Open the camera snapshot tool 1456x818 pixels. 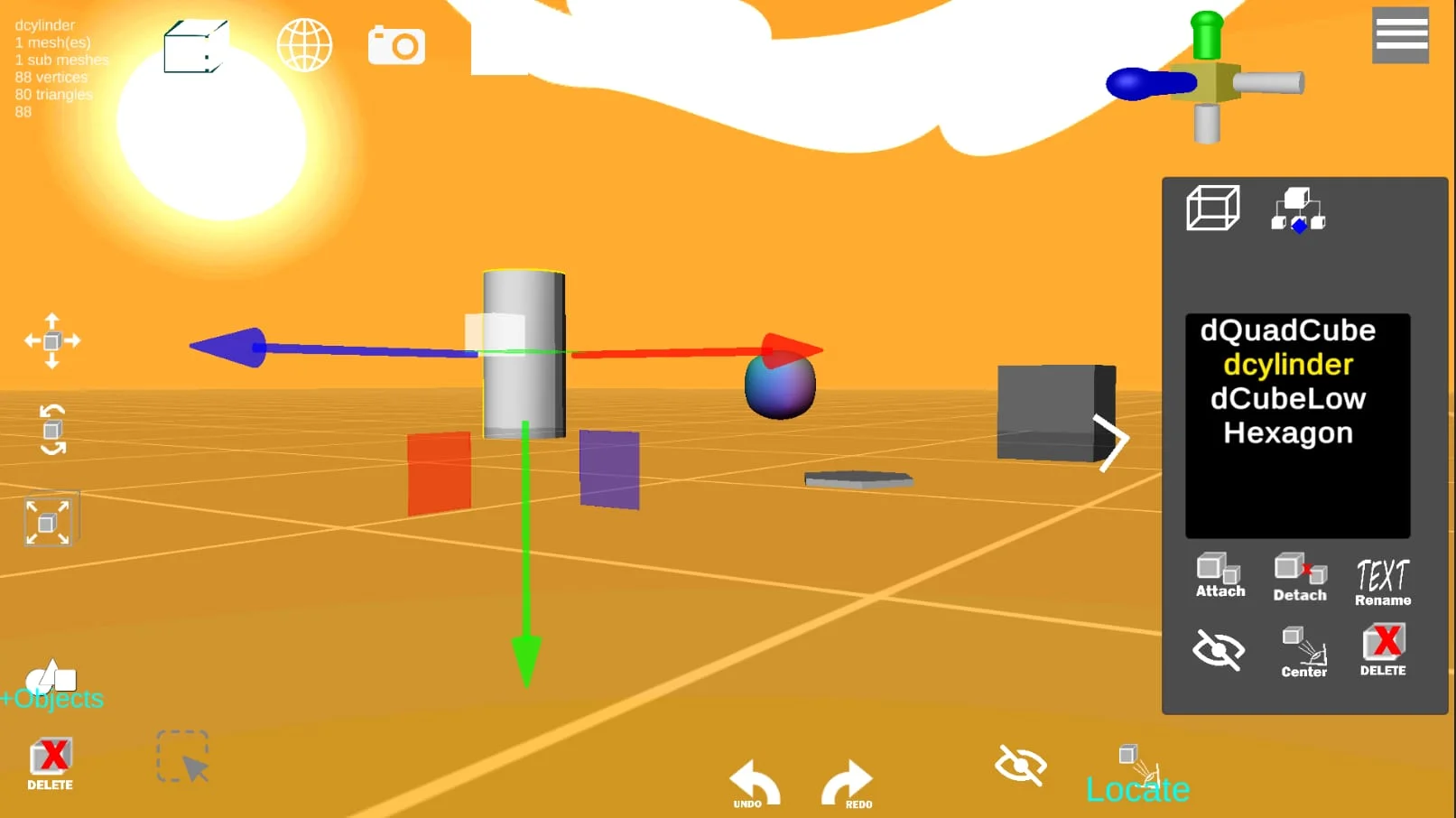pos(396,43)
